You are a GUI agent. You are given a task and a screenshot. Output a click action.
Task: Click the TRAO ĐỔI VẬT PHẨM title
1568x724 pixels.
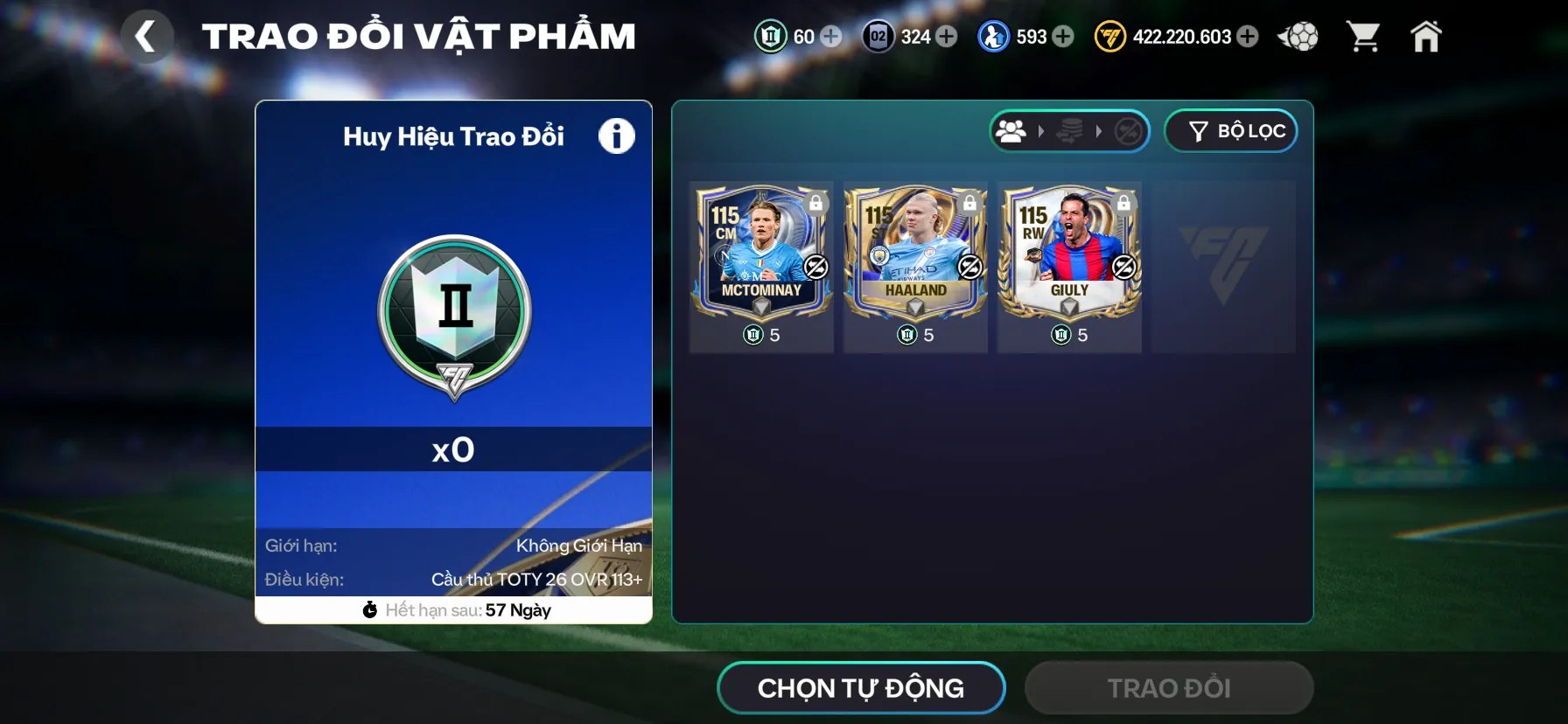[418, 35]
